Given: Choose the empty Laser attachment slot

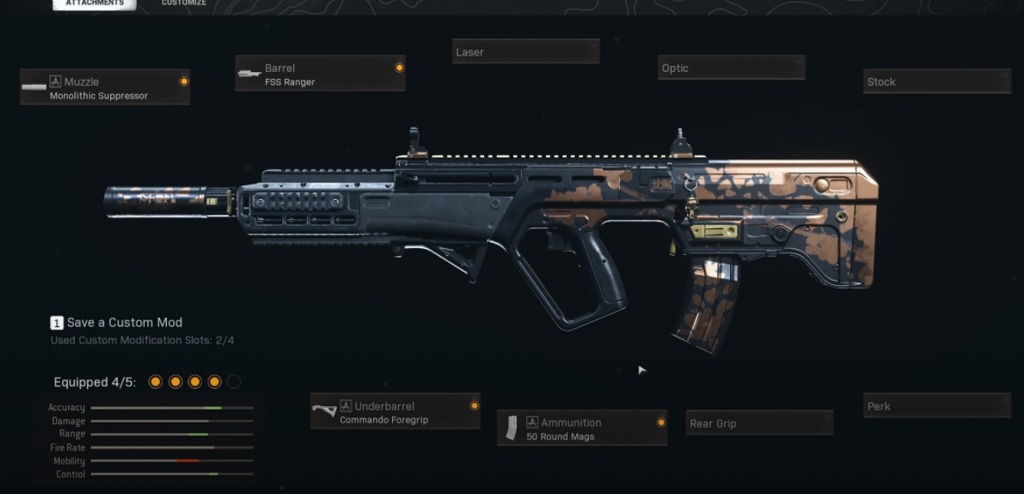Looking at the screenshot, I should click(x=525, y=51).
